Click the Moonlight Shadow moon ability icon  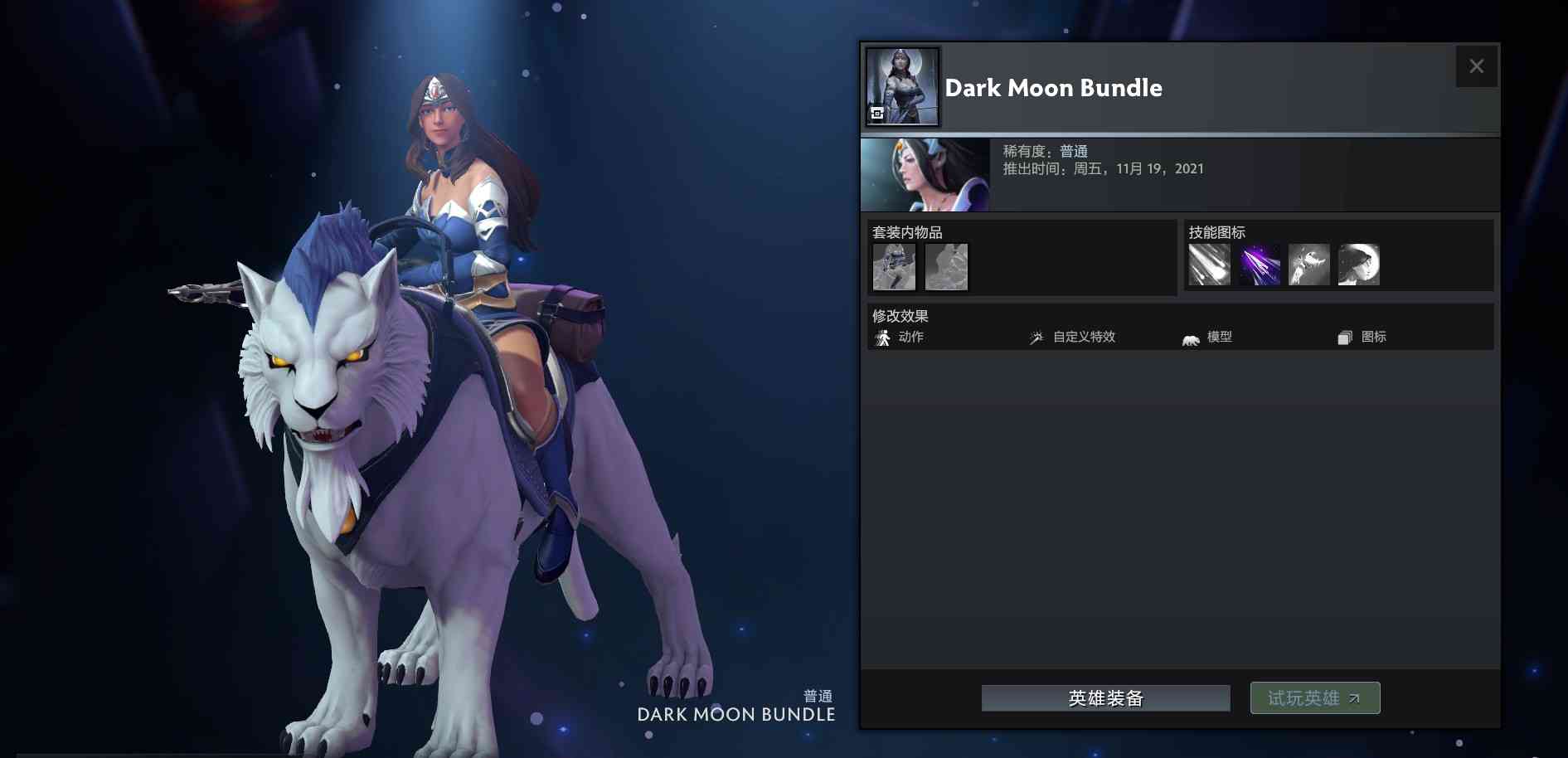(x=1359, y=264)
